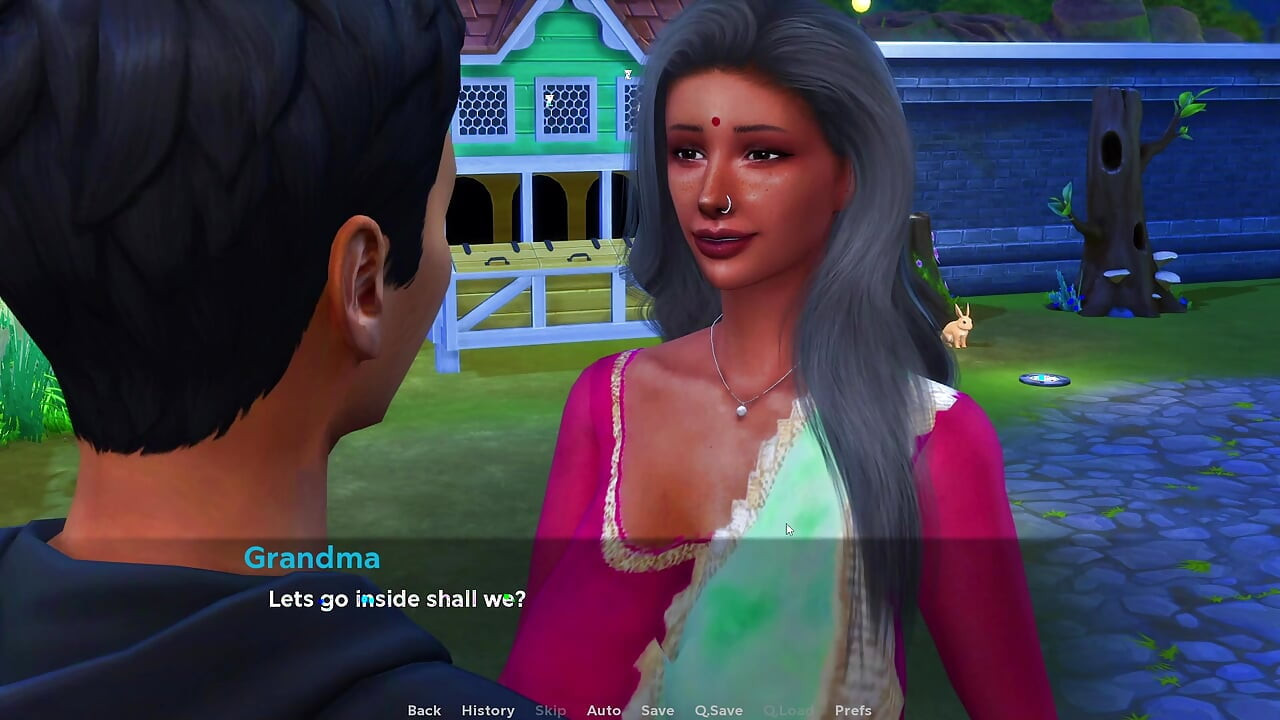Roll back dialogue using Back
Viewport: 1280px width, 720px height.
(x=423, y=710)
